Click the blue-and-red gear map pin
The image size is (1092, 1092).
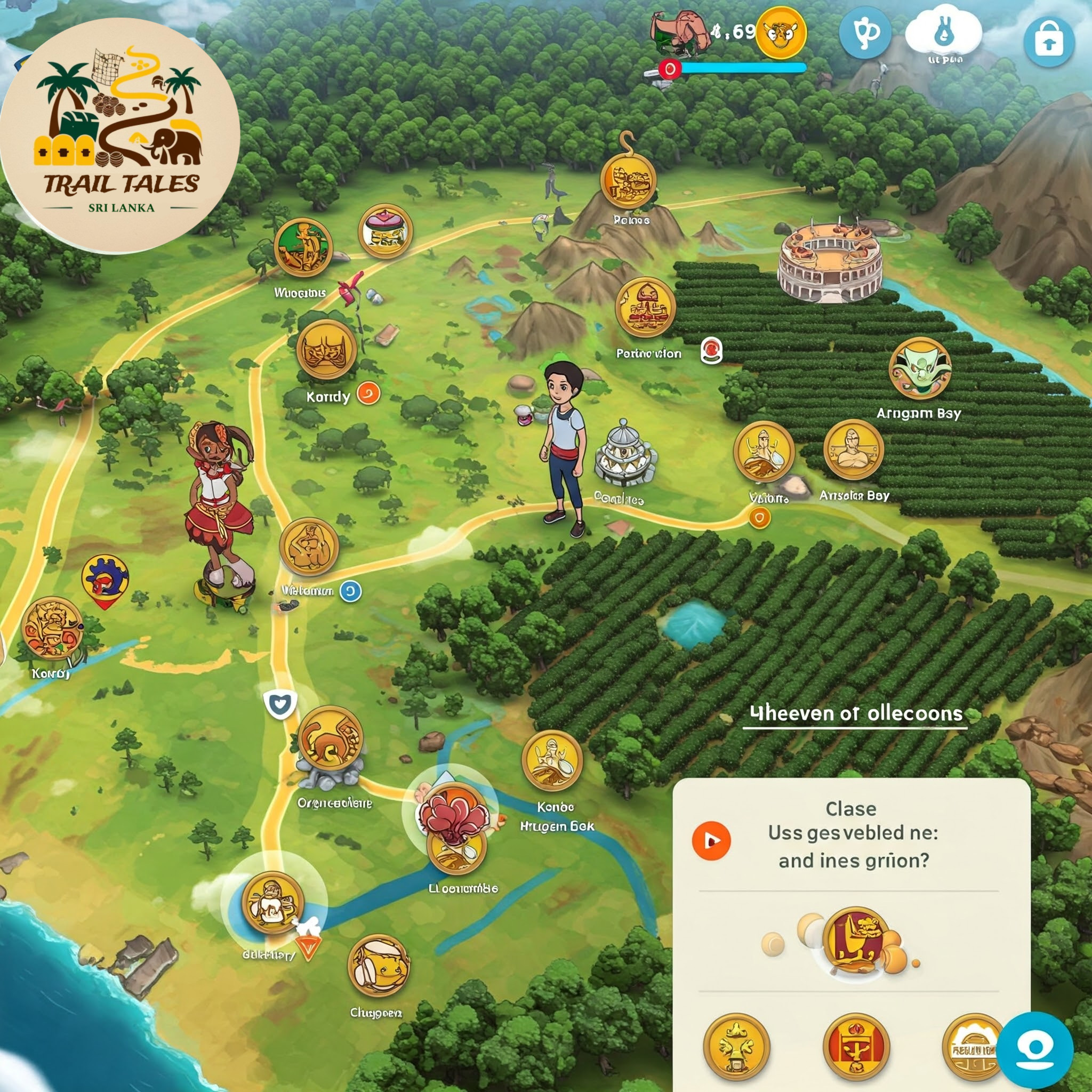pyautogui.click(x=105, y=580)
